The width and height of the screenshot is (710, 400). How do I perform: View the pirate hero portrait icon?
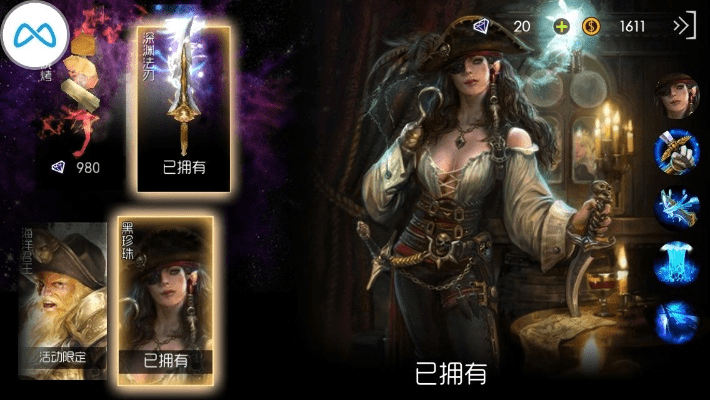(675, 95)
